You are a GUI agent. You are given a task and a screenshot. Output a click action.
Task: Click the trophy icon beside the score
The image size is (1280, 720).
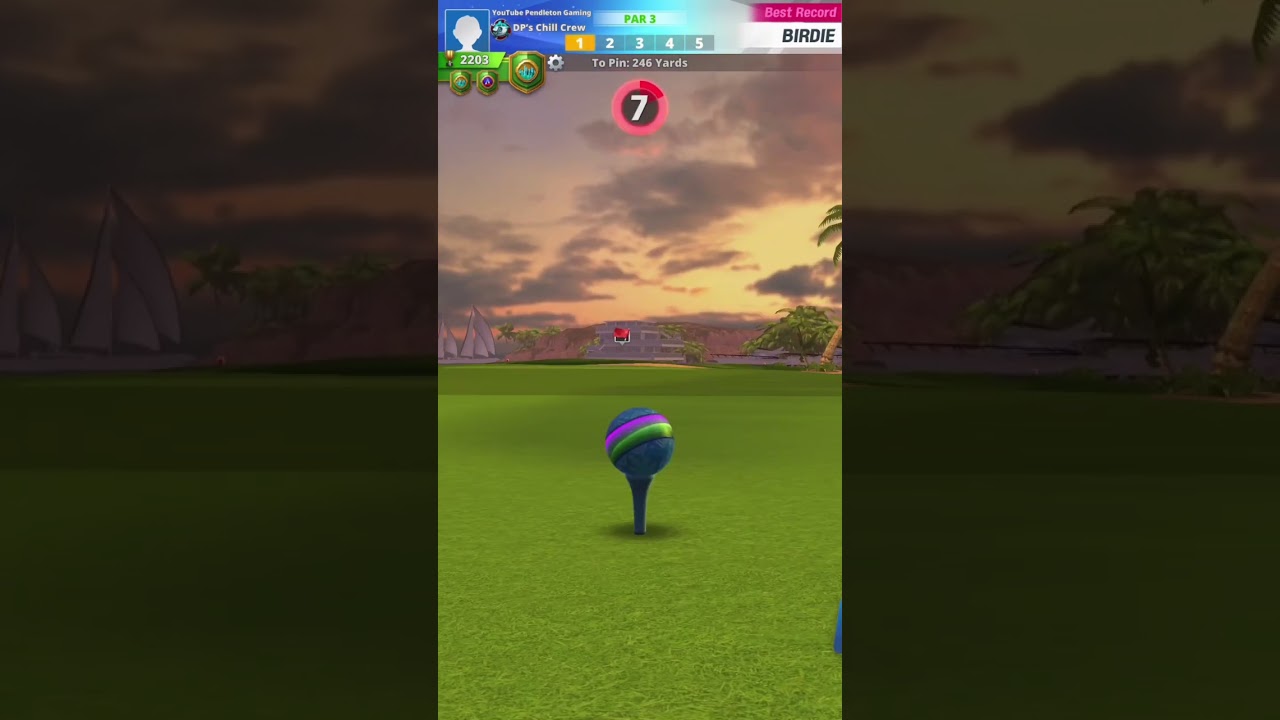pyautogui.click(x=448, y=59)
